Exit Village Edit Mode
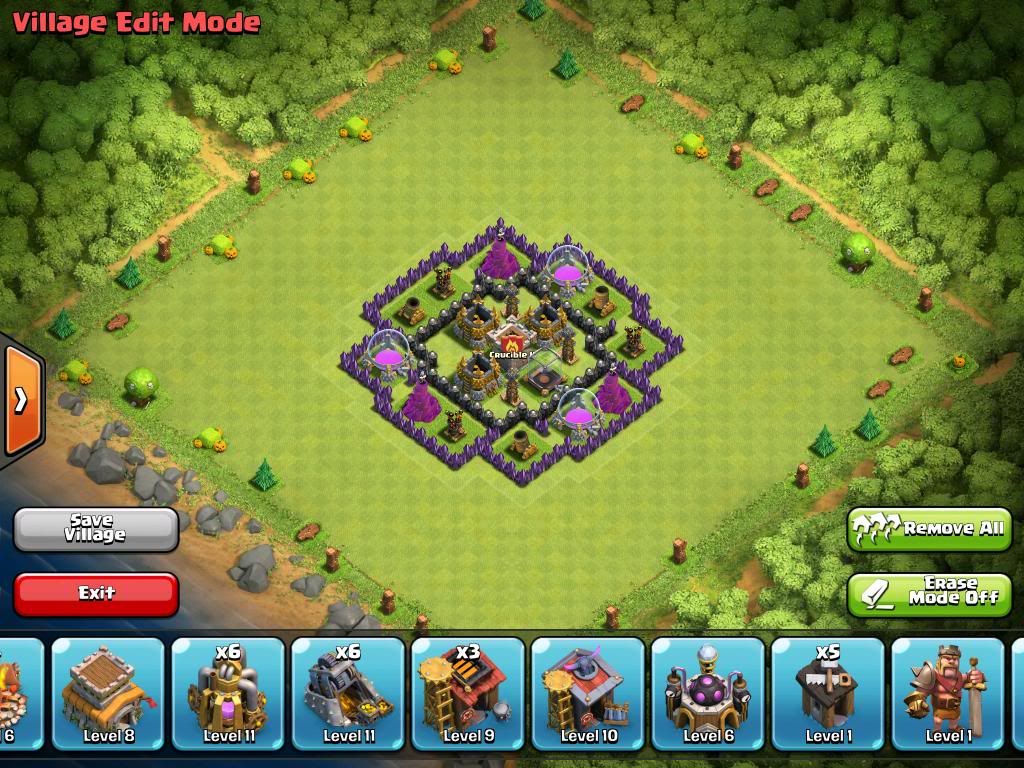Image resolution: width=1024 pixels, height=768 pixels. (96, 593)
